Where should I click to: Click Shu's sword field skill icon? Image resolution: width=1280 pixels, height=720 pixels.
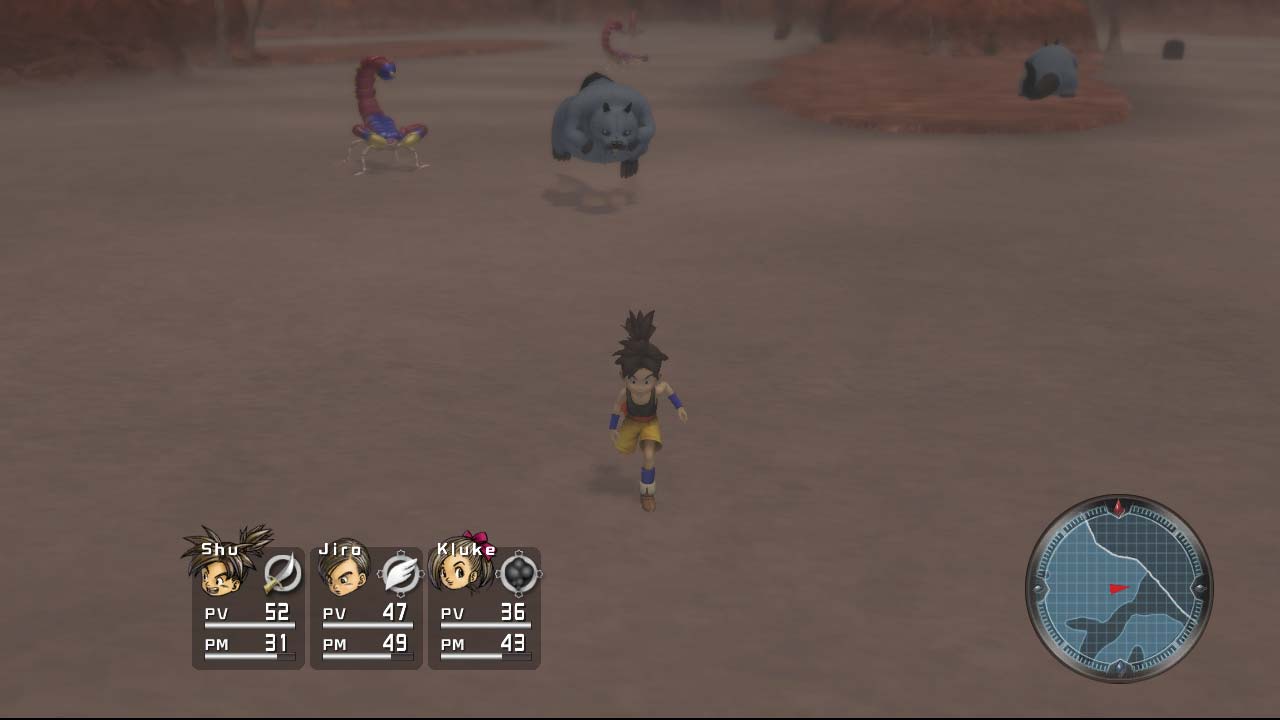coord(282,574)
